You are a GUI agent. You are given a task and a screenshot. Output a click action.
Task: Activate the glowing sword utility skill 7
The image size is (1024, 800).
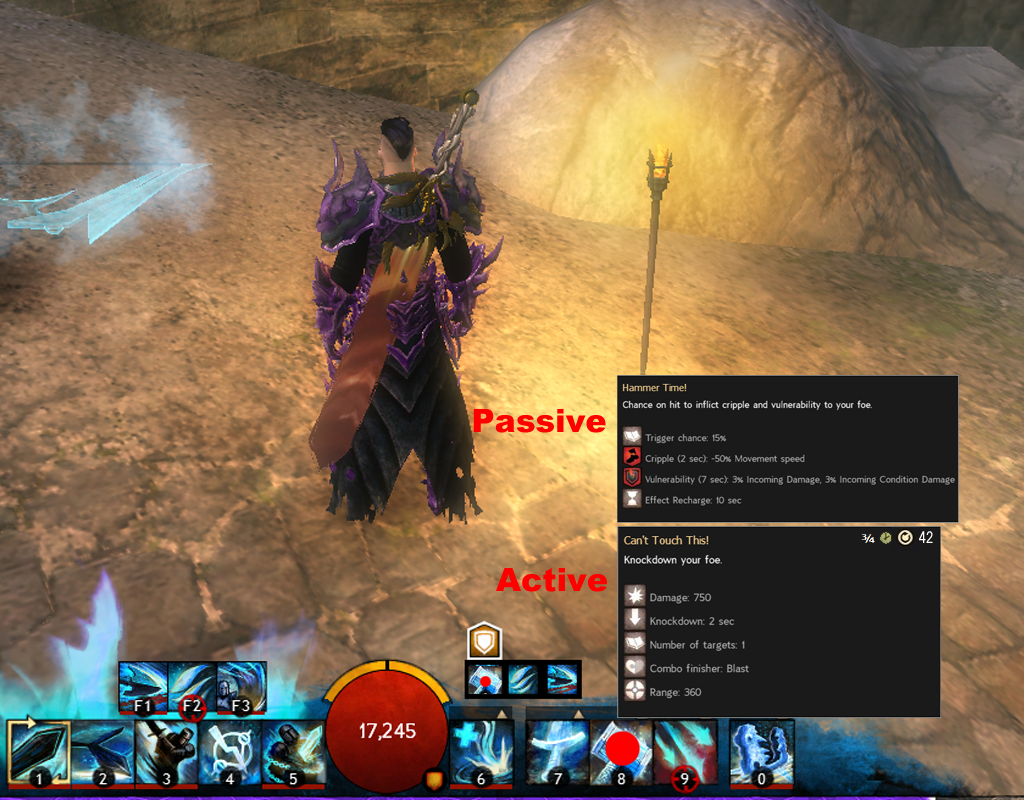point(558,752)
